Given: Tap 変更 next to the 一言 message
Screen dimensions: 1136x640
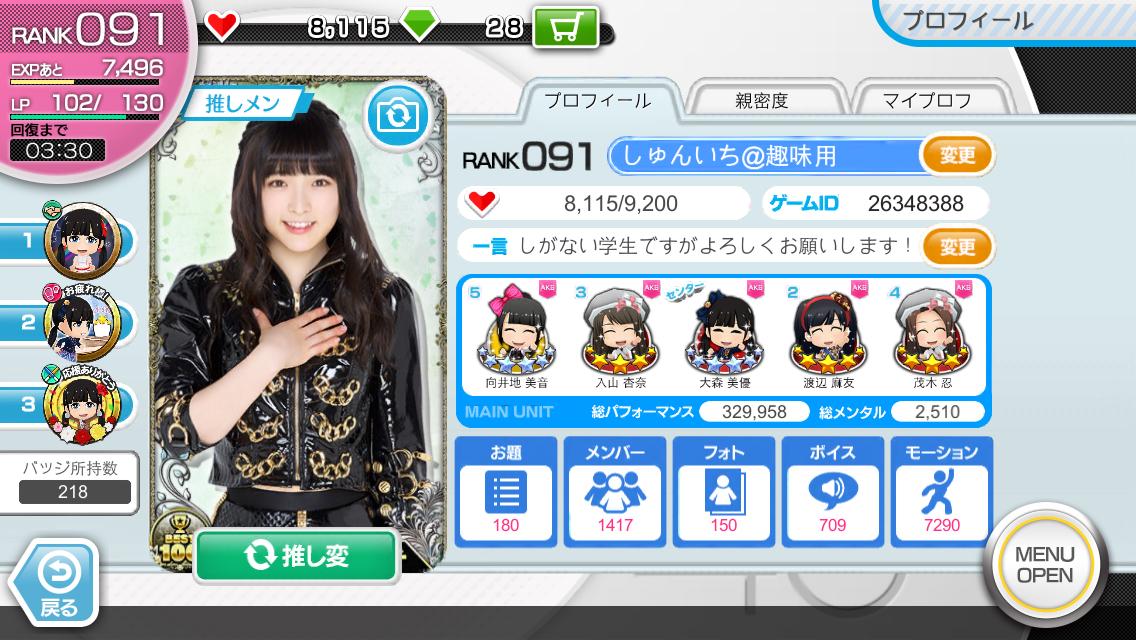Looking at the screenshot, I should pyautogui.click(x=957, y=245).
